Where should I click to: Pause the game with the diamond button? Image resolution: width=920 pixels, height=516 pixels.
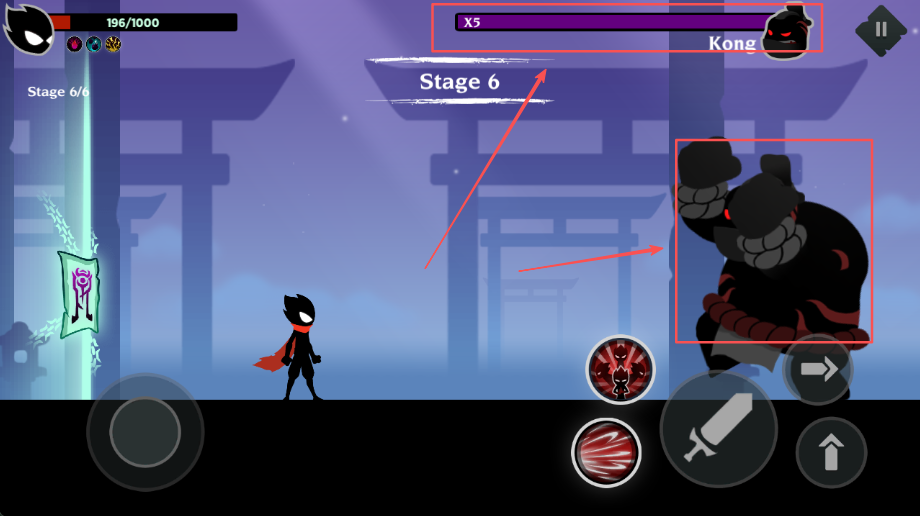tap(880, 29)
